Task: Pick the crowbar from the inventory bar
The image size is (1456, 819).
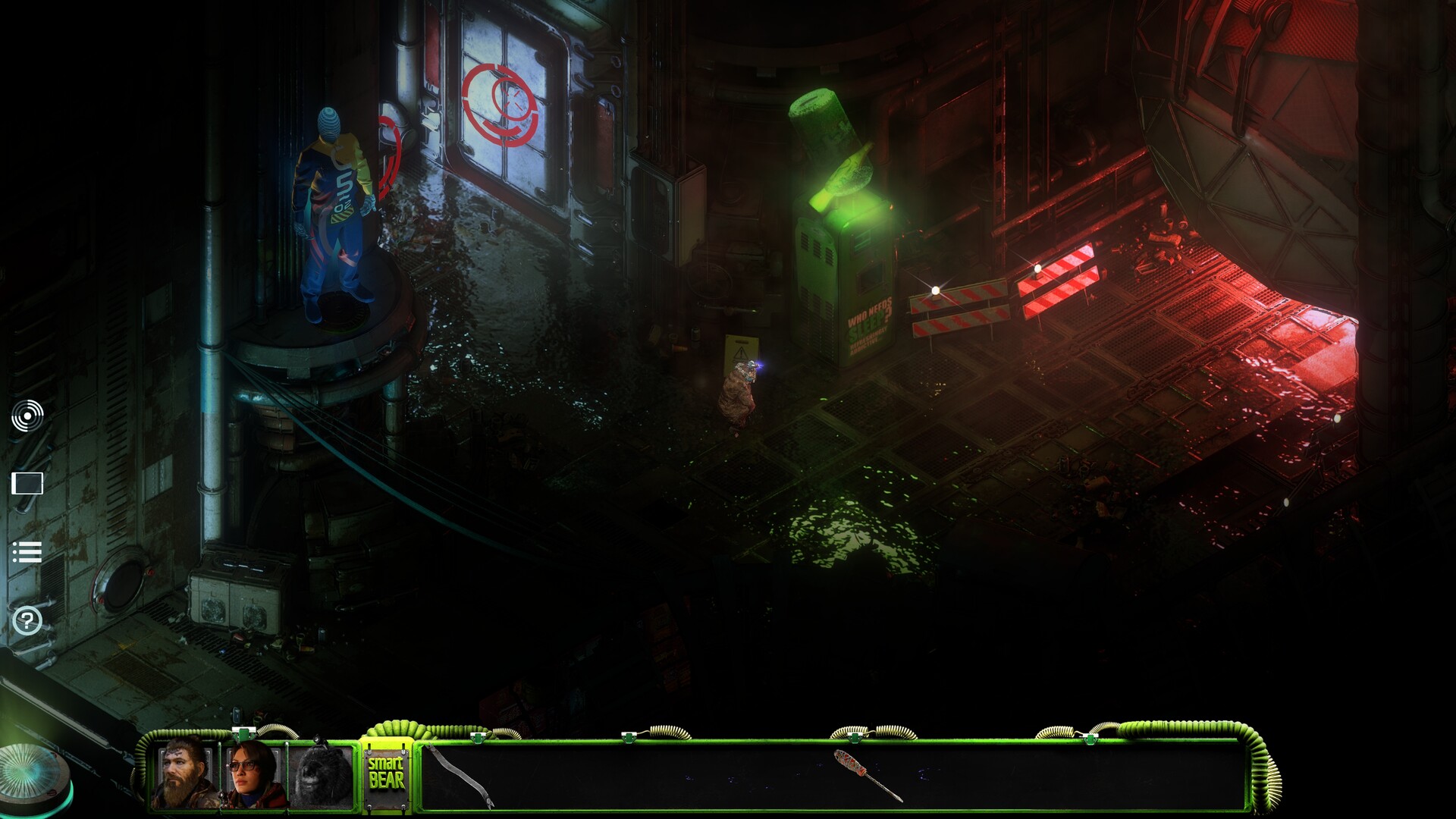Action: [x=460, y=776]
